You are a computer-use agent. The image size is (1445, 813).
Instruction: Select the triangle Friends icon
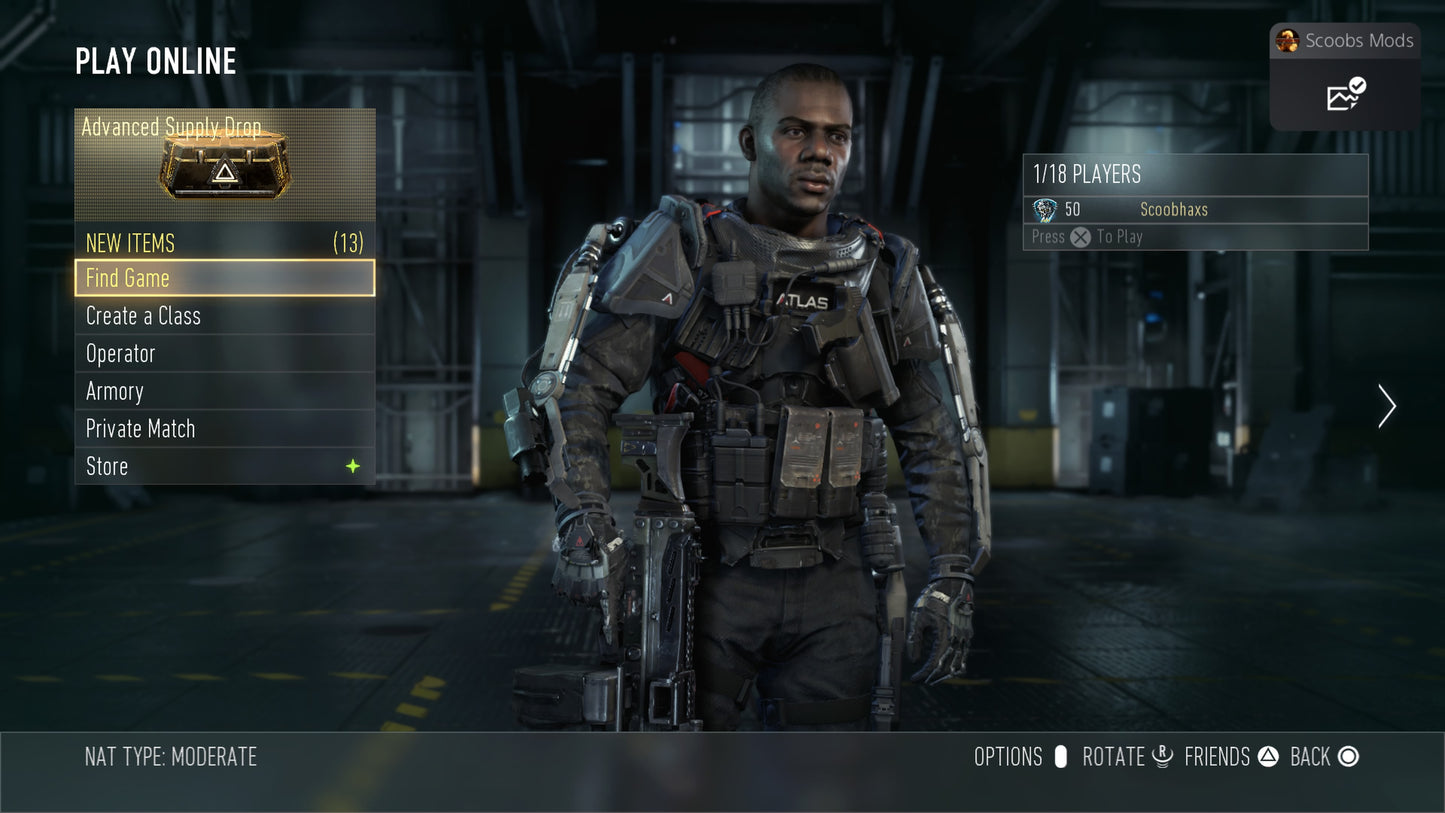[1268, 757]
